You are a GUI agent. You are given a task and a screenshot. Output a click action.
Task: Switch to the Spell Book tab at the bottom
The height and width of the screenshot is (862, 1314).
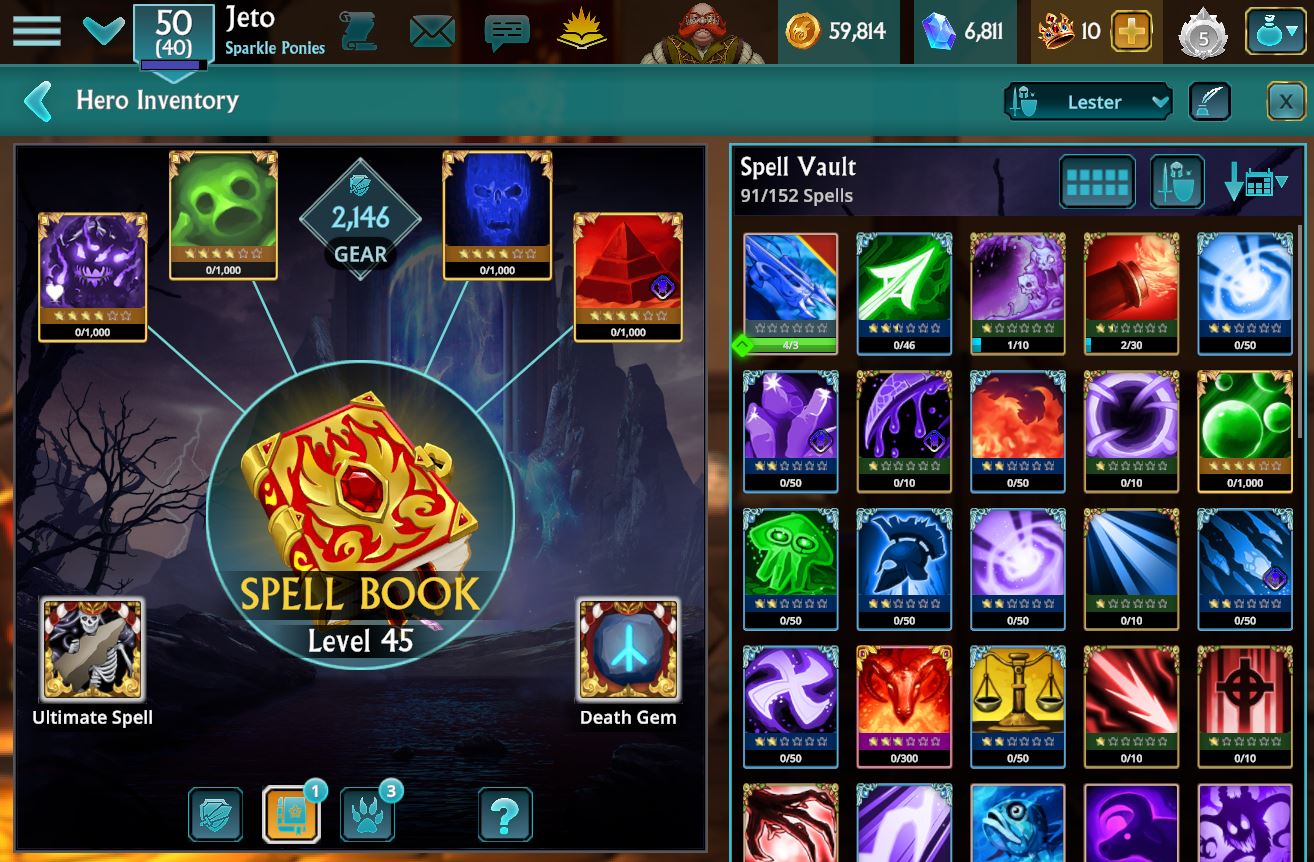291,815
